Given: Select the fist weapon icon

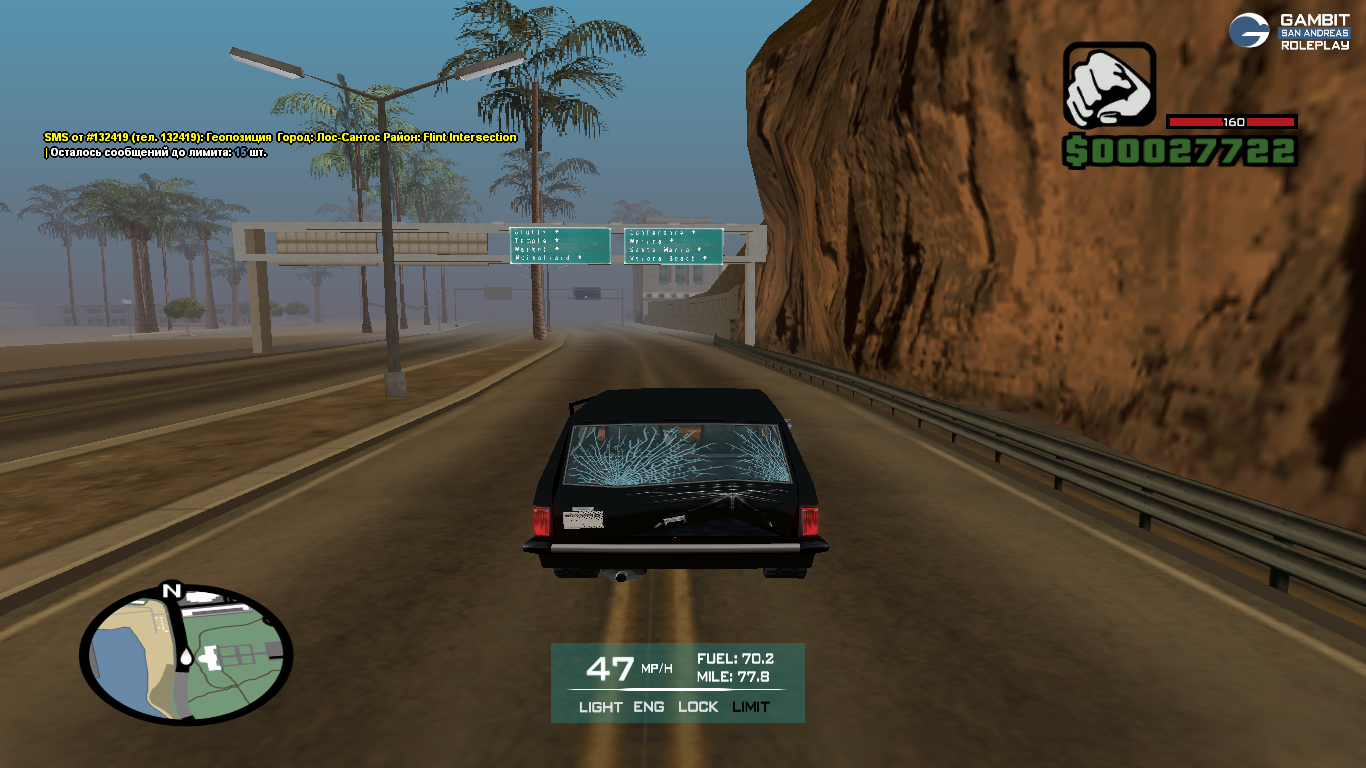Looking at the screenshot, I should tap(1108, 86).
